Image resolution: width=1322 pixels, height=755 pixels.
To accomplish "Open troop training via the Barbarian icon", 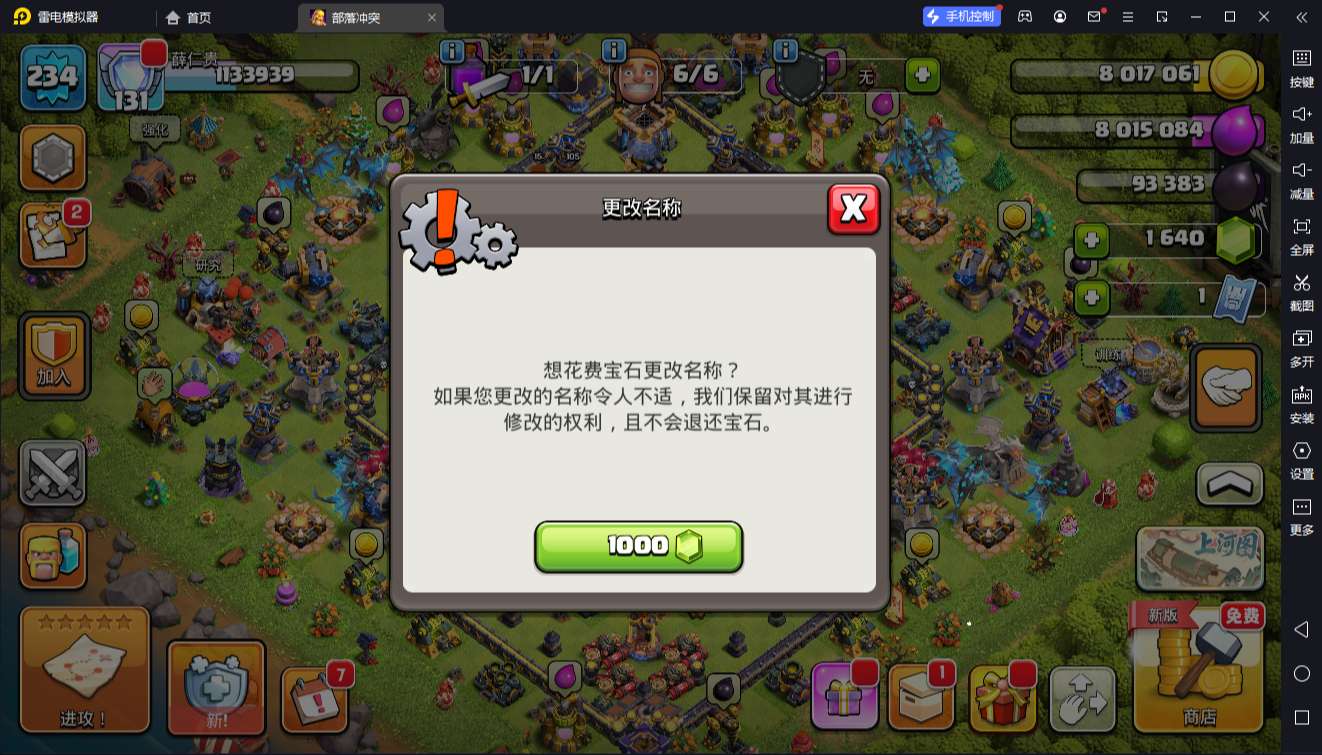I will click(x=53, y=556).
